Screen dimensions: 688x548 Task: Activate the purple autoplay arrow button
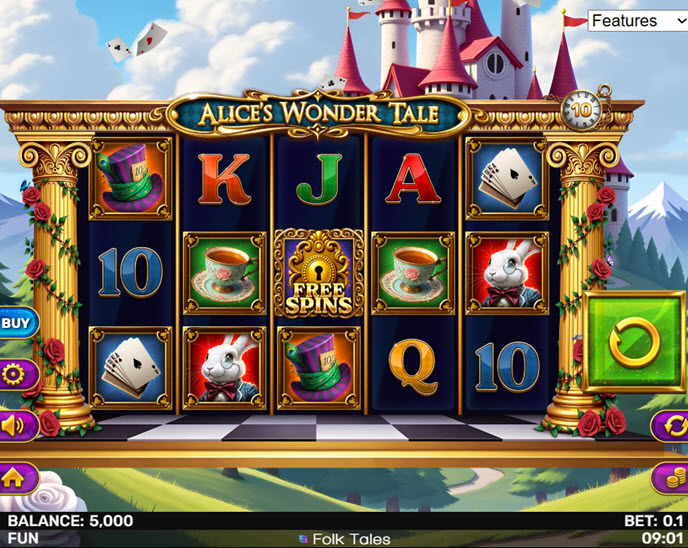point(671,426)
